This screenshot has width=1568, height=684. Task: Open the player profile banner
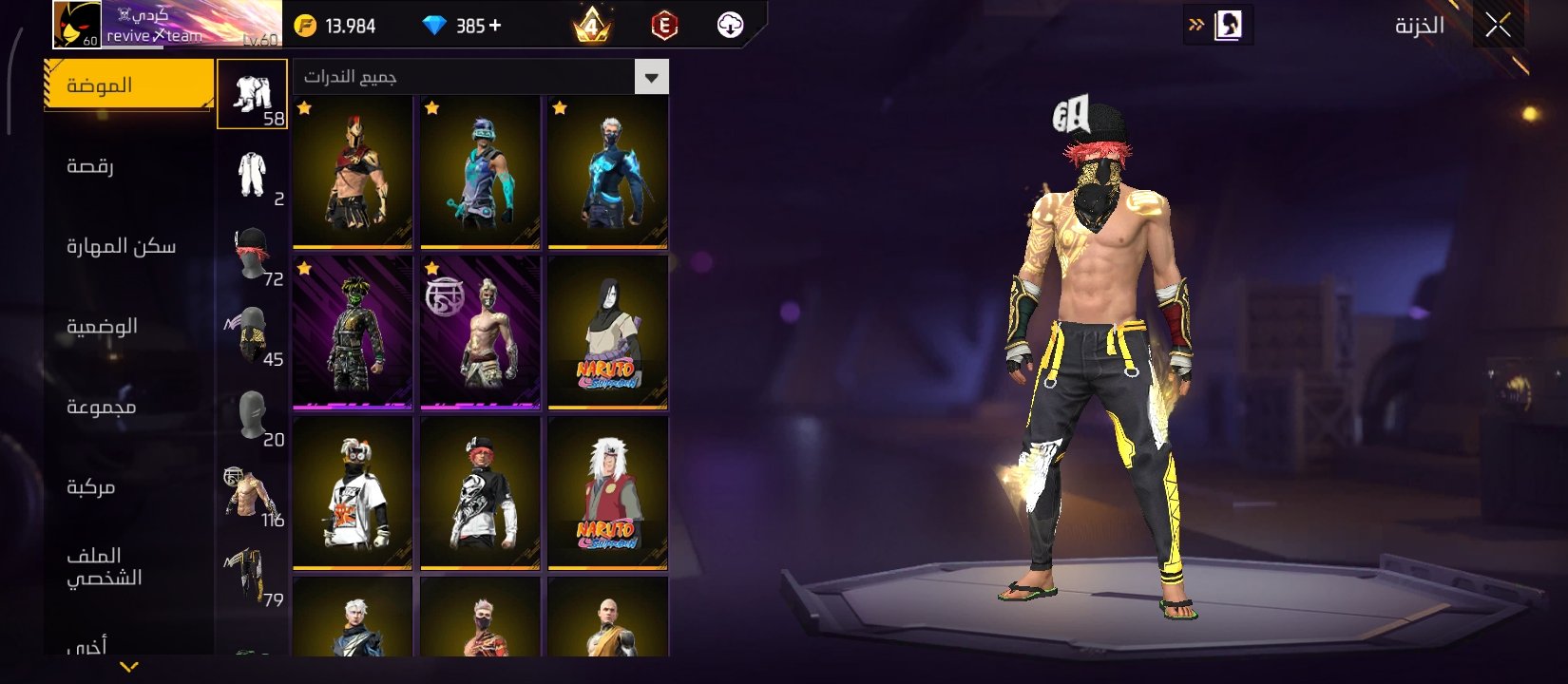point(167,25)
